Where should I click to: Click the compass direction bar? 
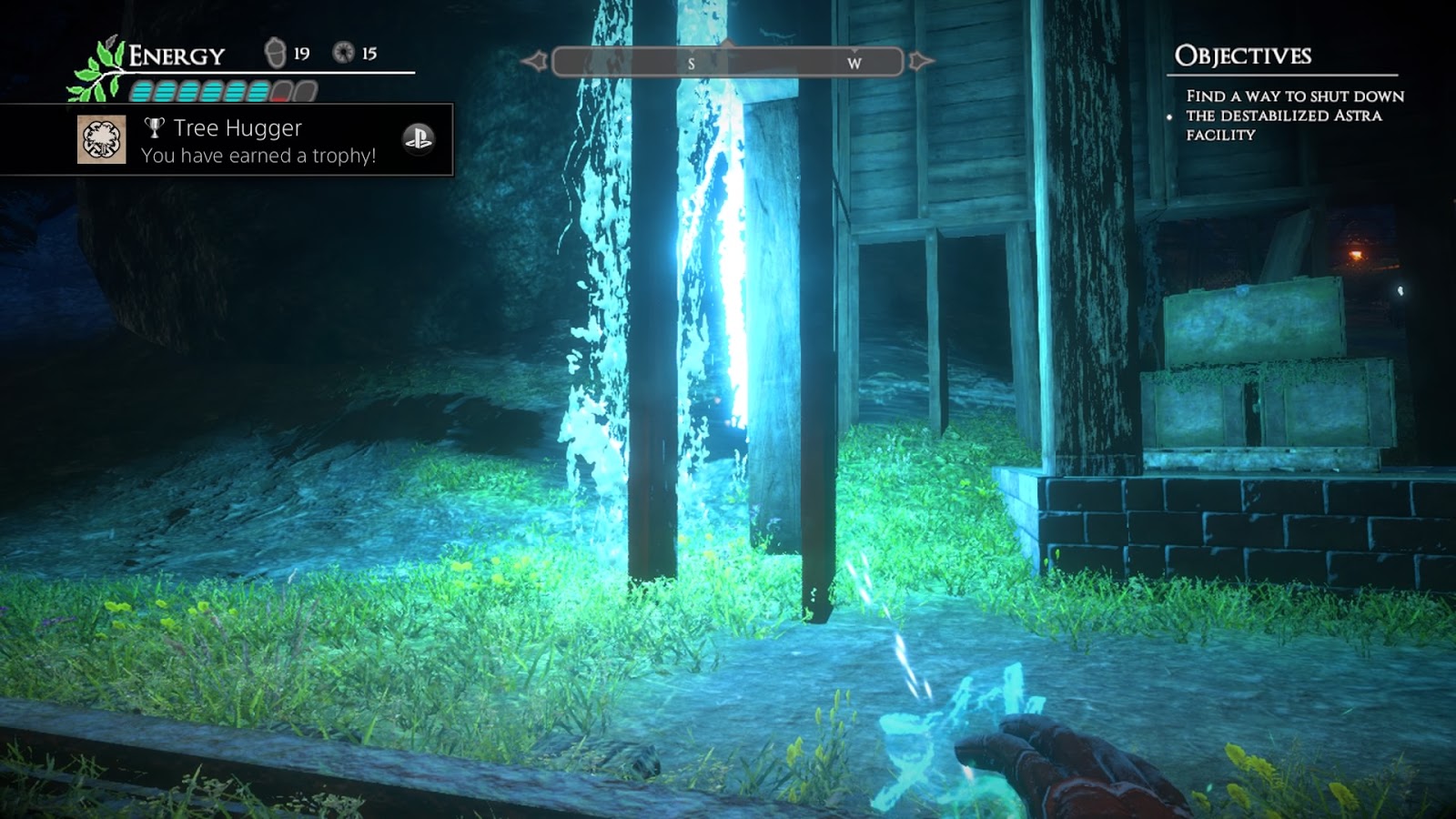point(727,62)
